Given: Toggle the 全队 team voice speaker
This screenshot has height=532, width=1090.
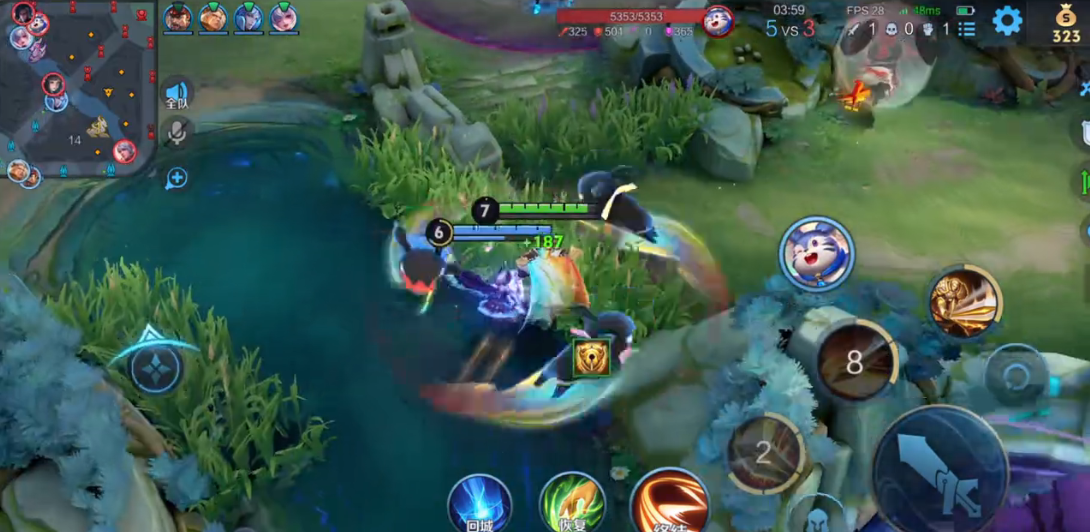Looking at the screenshot, I should tap(177, 95).
